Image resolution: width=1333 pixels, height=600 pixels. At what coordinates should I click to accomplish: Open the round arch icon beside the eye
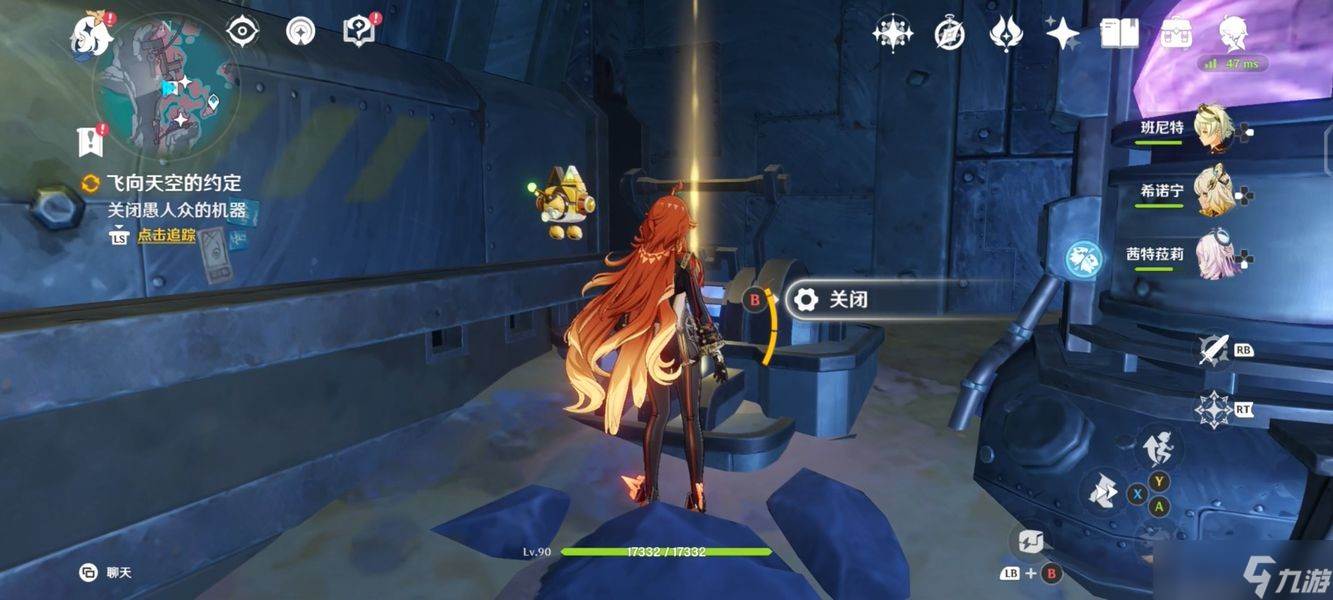point(299,31)
